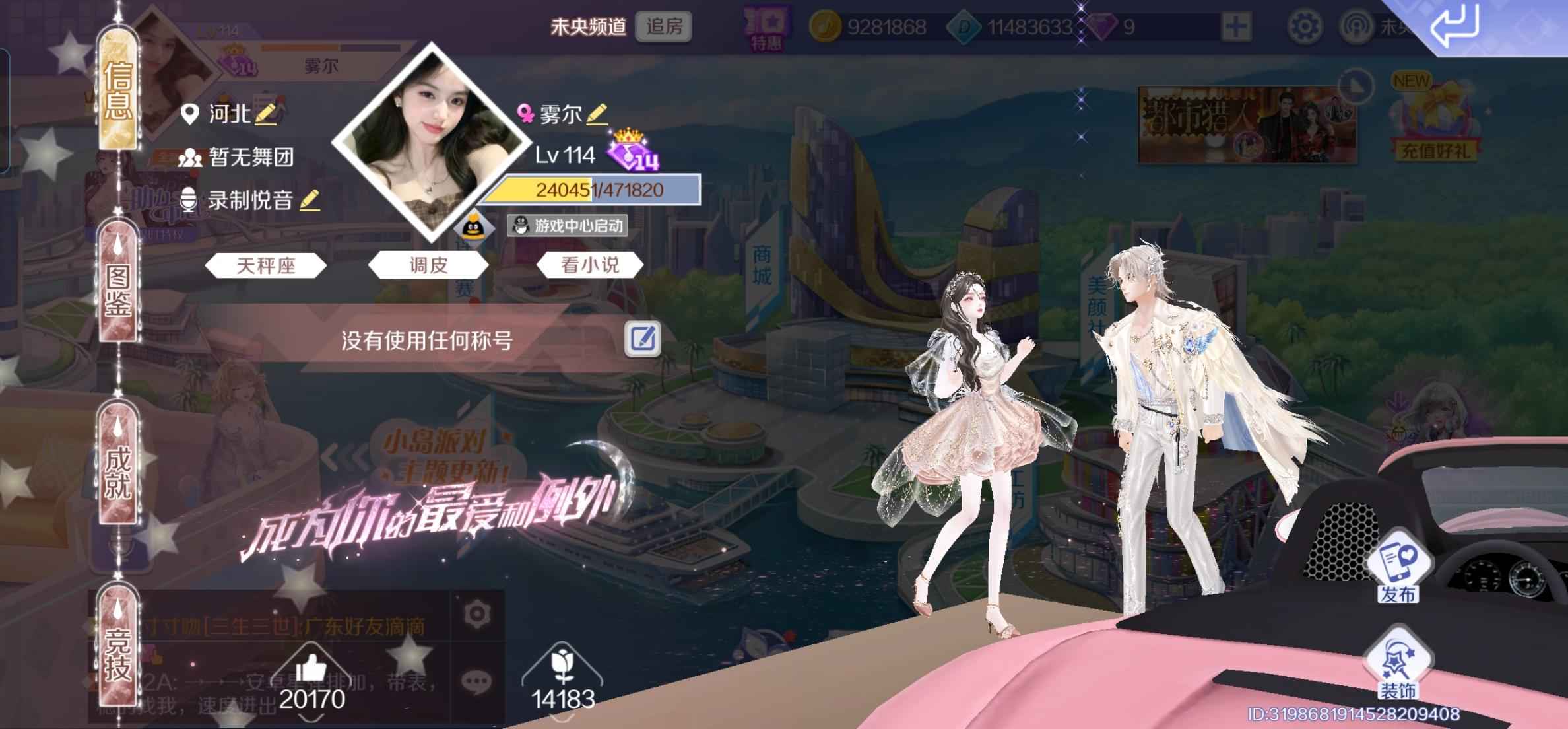Viewport: 1568px width, 729px height.
Task: Click the 追房 follow room button
Action: click(664, 26)
